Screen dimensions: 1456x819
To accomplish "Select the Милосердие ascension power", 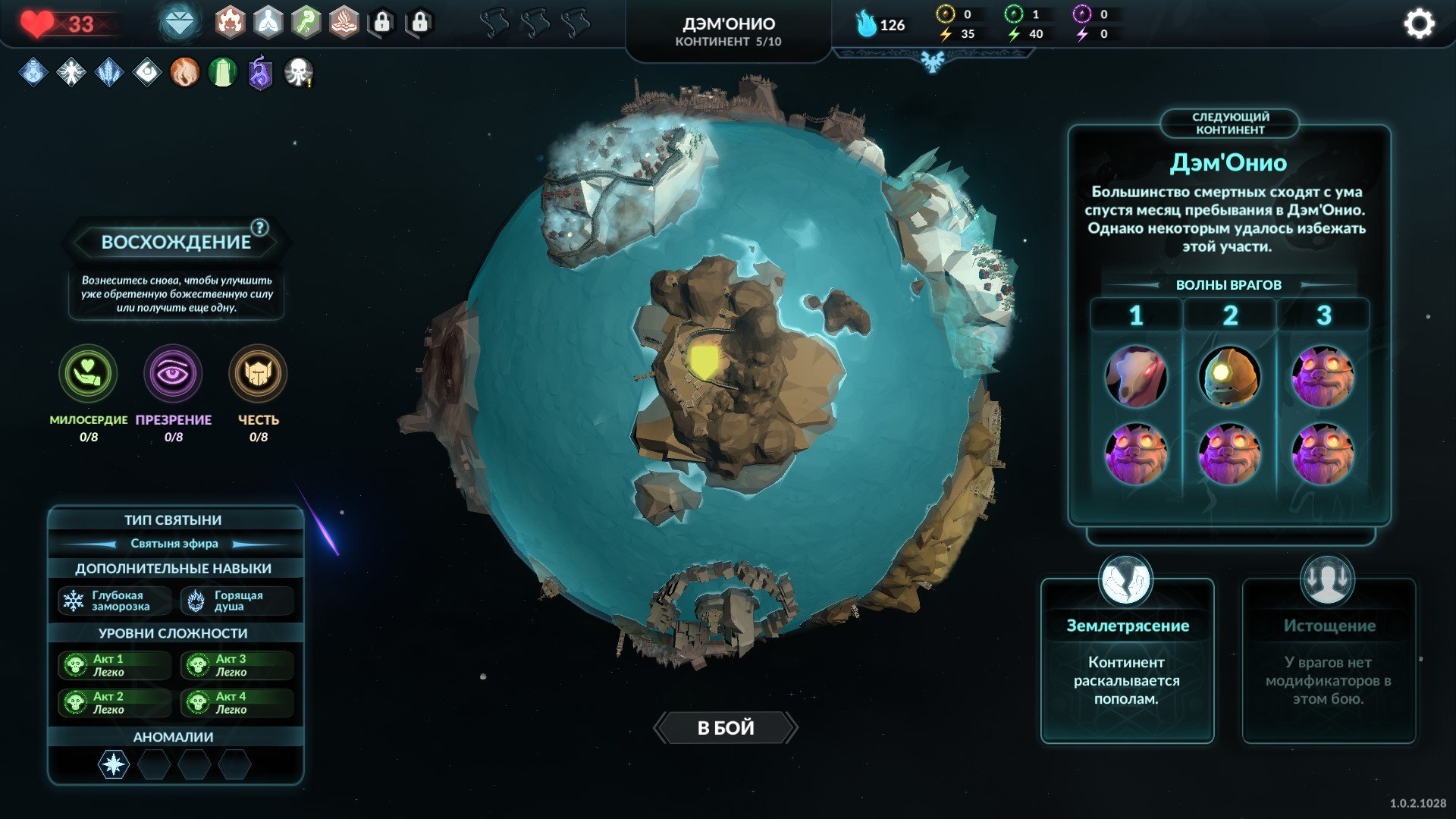I will (x=88, y=374).
